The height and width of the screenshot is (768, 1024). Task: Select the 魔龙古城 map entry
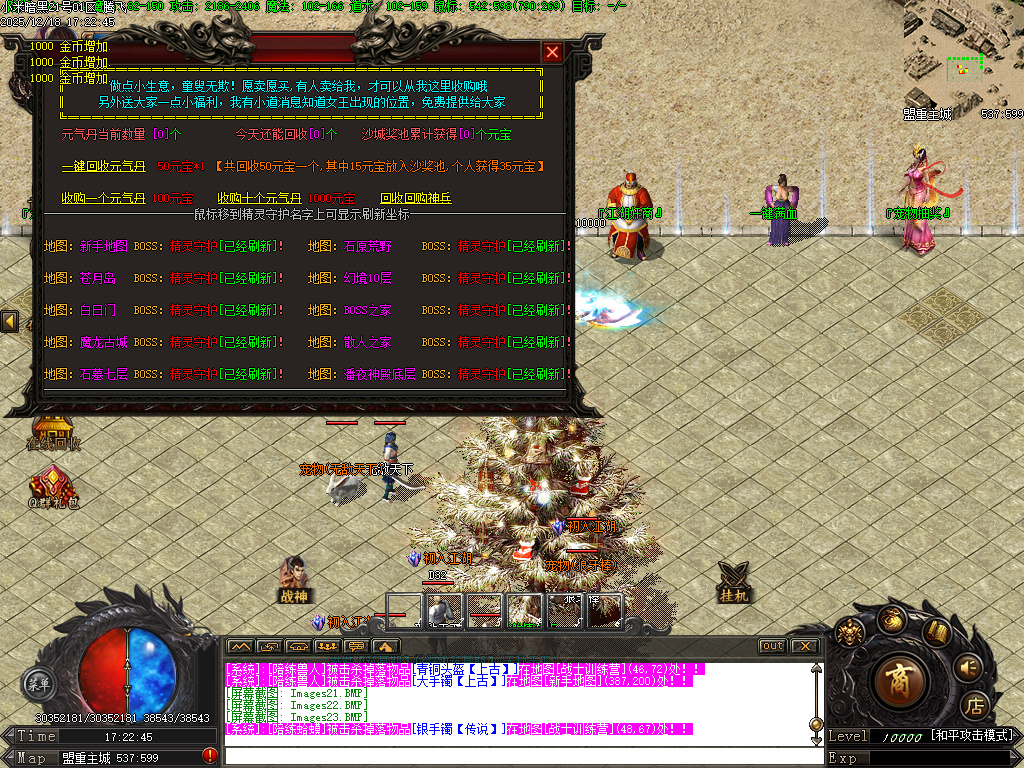click(x=104, y=342)
